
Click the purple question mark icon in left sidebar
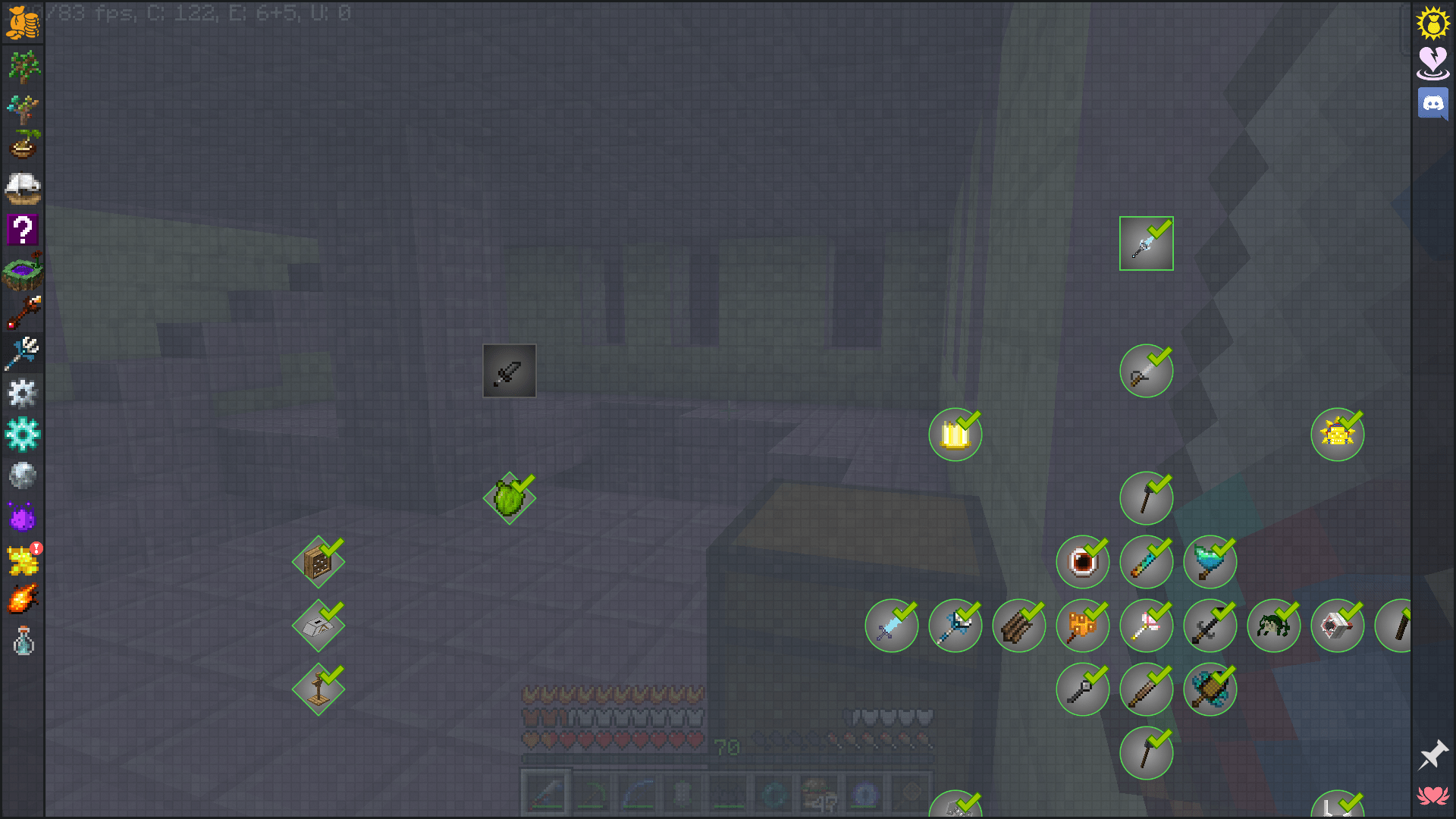[x=22, y=228]
